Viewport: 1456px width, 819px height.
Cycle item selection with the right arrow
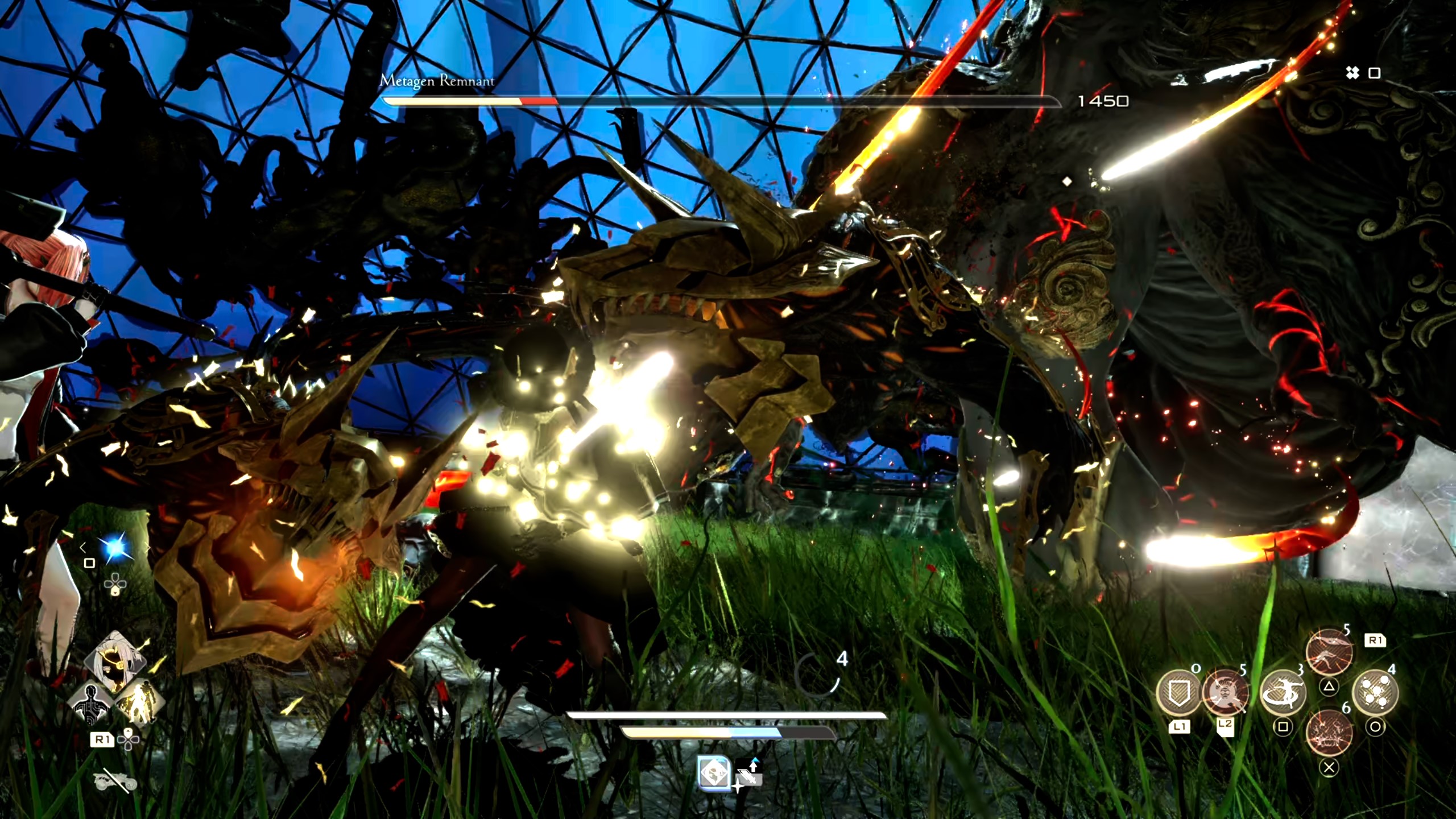pos(148,547)
